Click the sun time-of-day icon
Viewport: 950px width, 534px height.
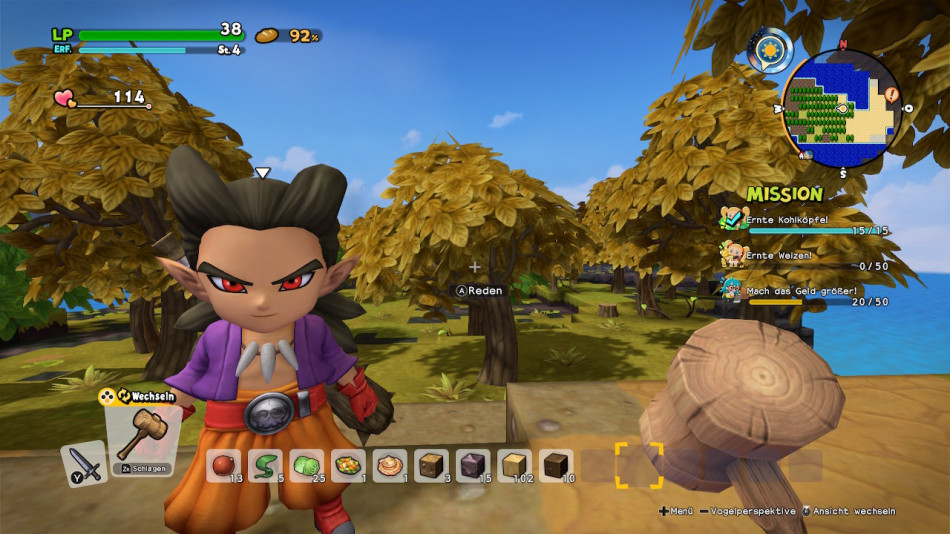[770, 49]
